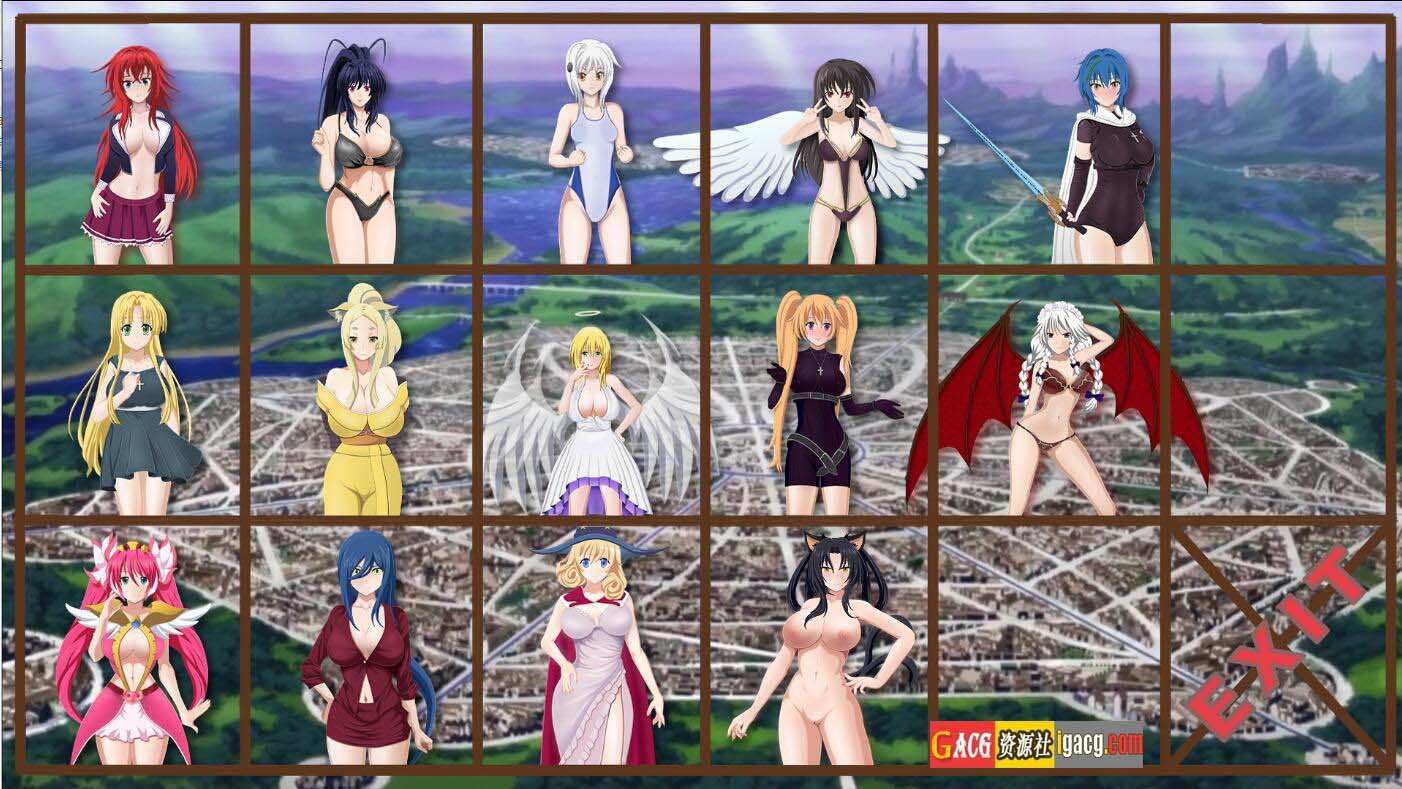Select the blue-haired woman in the dark red suit
Viewport: 1402px width, 789px height.
tap(365, 650)
